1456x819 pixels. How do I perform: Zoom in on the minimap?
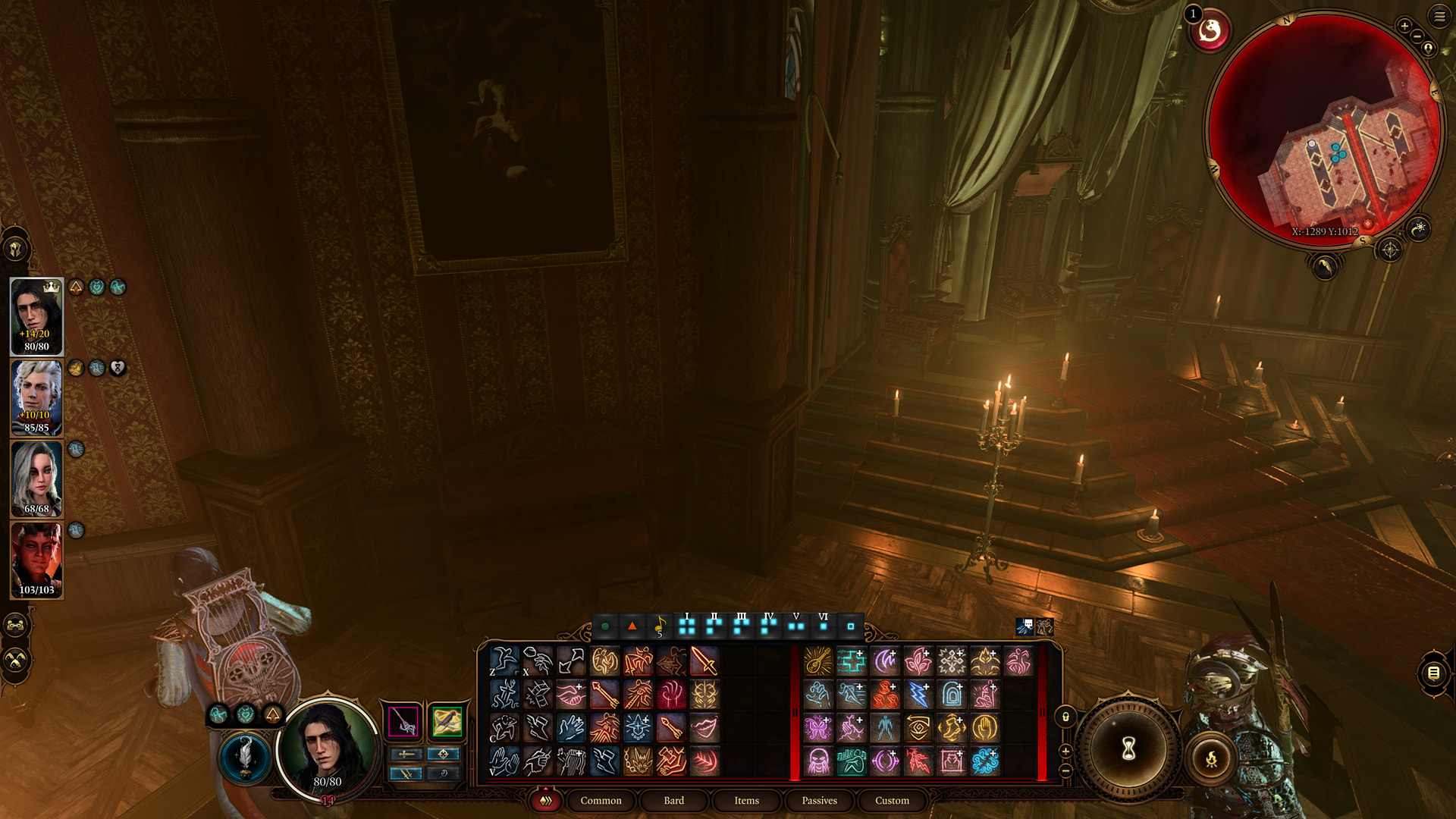(x=1404, y=27)
